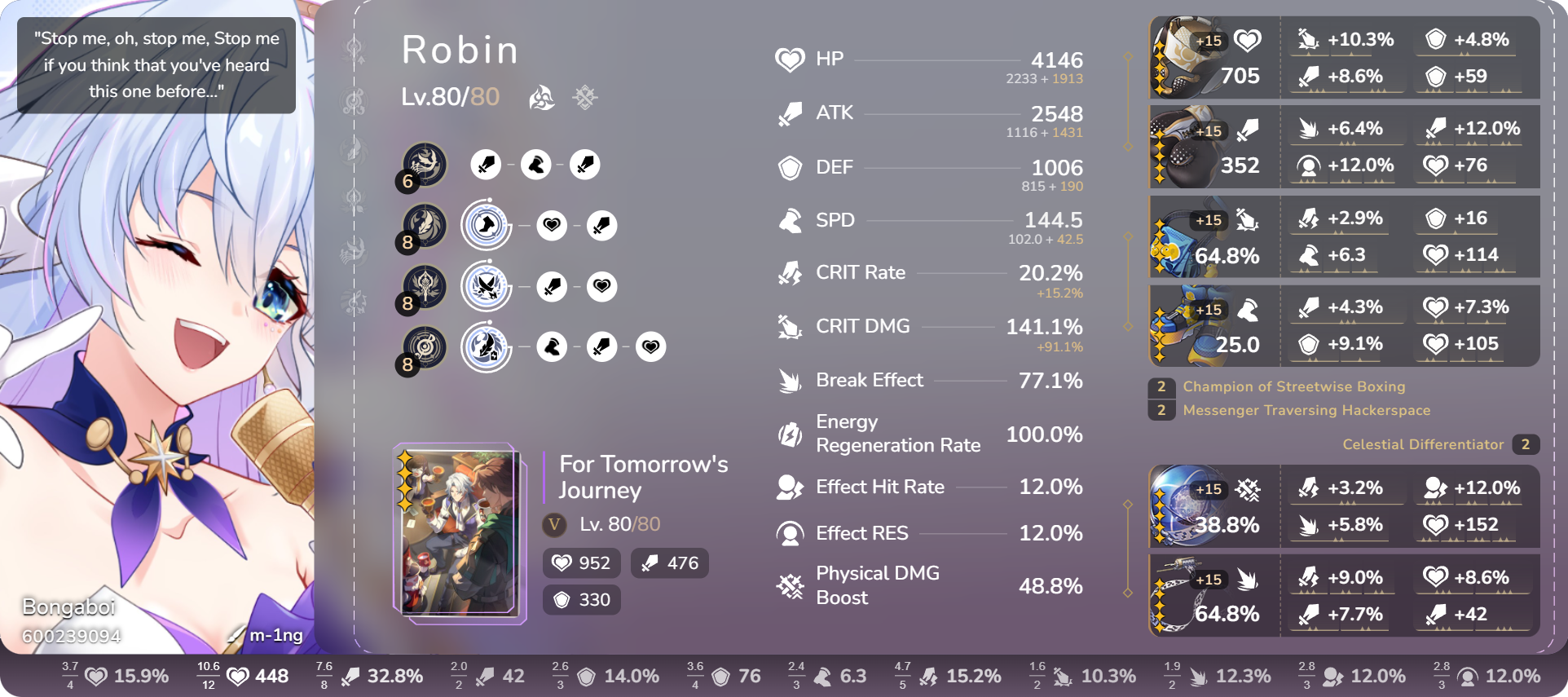1568x697 pixels.
Task: Click the SPD stat icon
Action: [790, 219]
